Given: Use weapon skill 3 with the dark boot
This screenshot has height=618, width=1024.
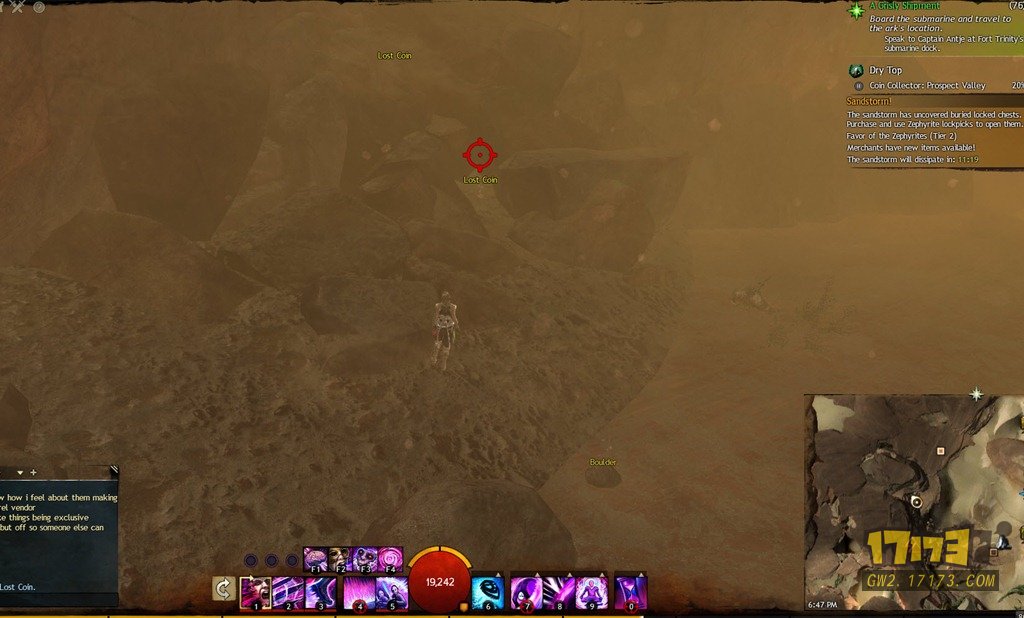Looking at the screenshot, I should click(321, 592).
